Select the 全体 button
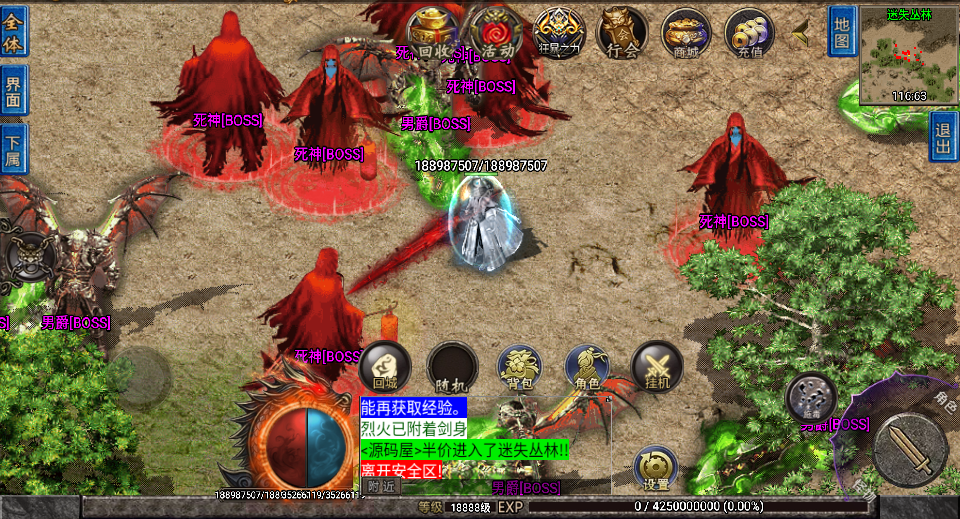The width and height of the screenshot is (960, 519). (14, 30)
